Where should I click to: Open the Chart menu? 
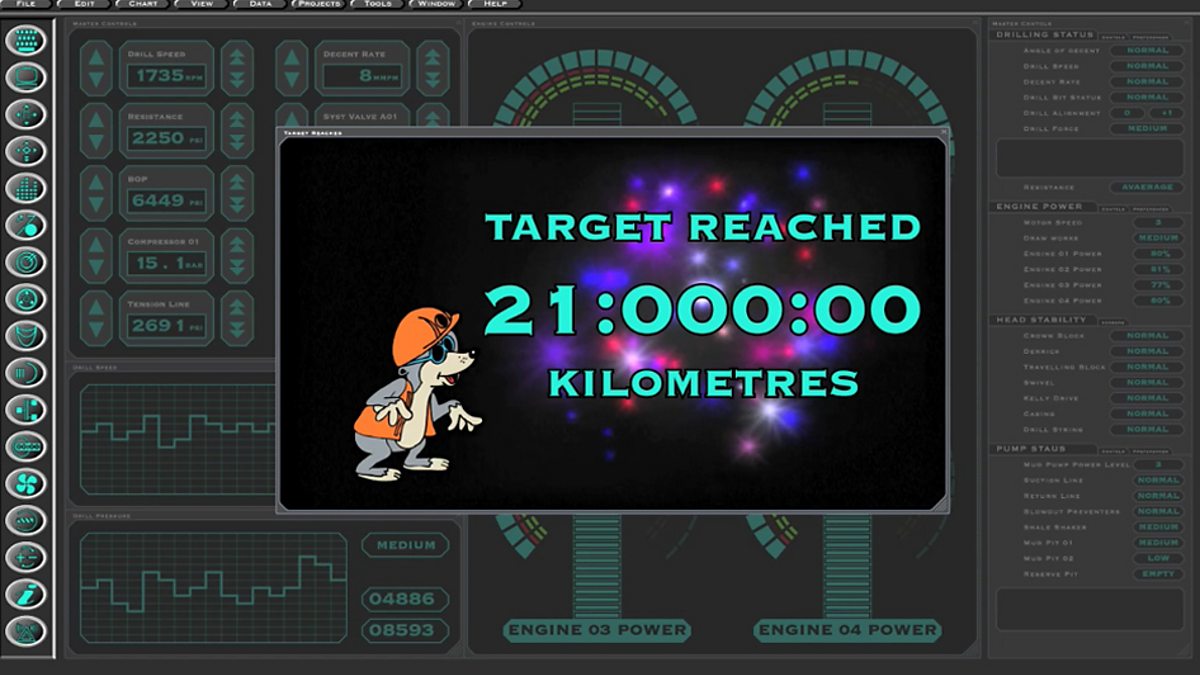pyautogui.click(x=141, y=5)
